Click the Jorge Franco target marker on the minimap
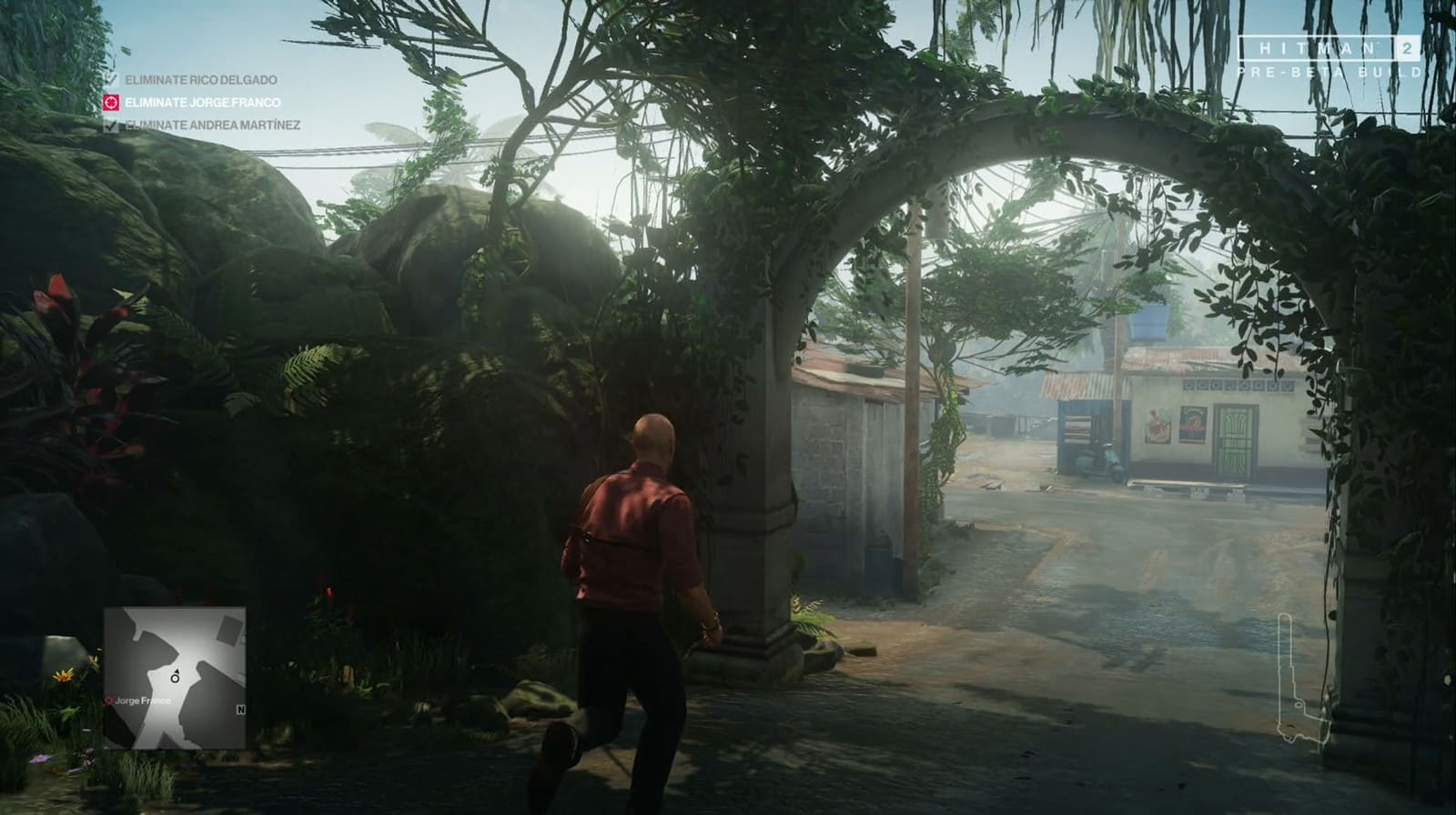 tap(107, 702)
